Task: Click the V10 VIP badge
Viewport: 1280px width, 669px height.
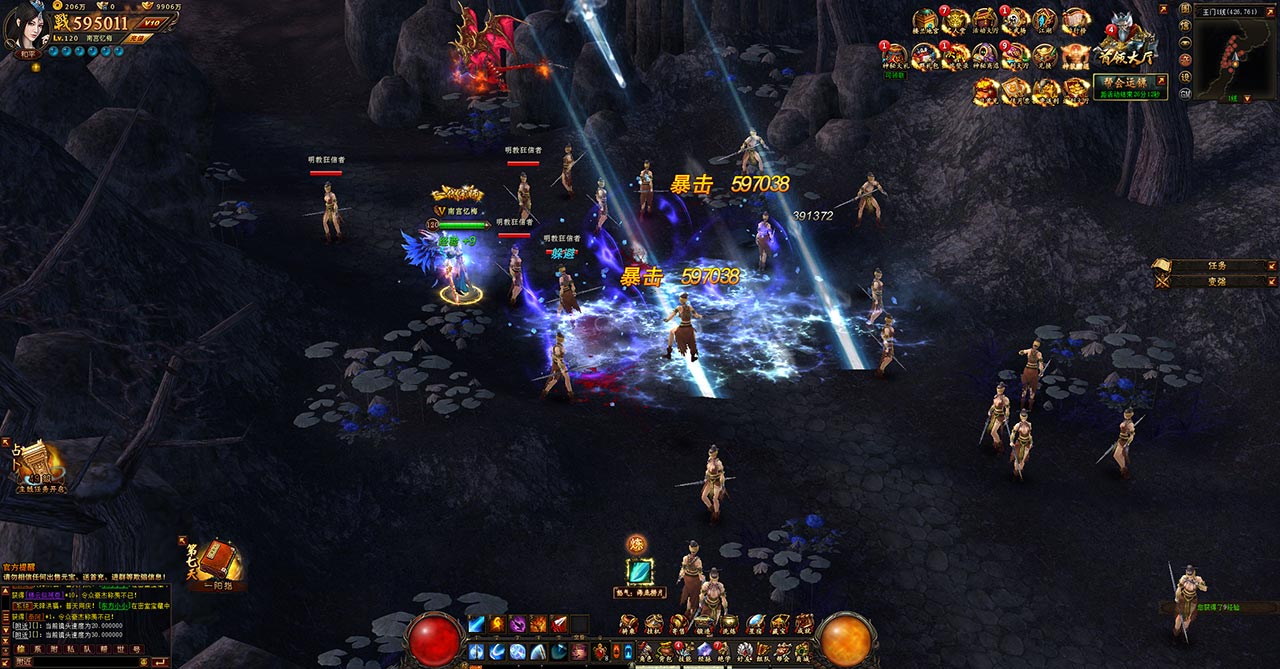Action: pos(151,23)
